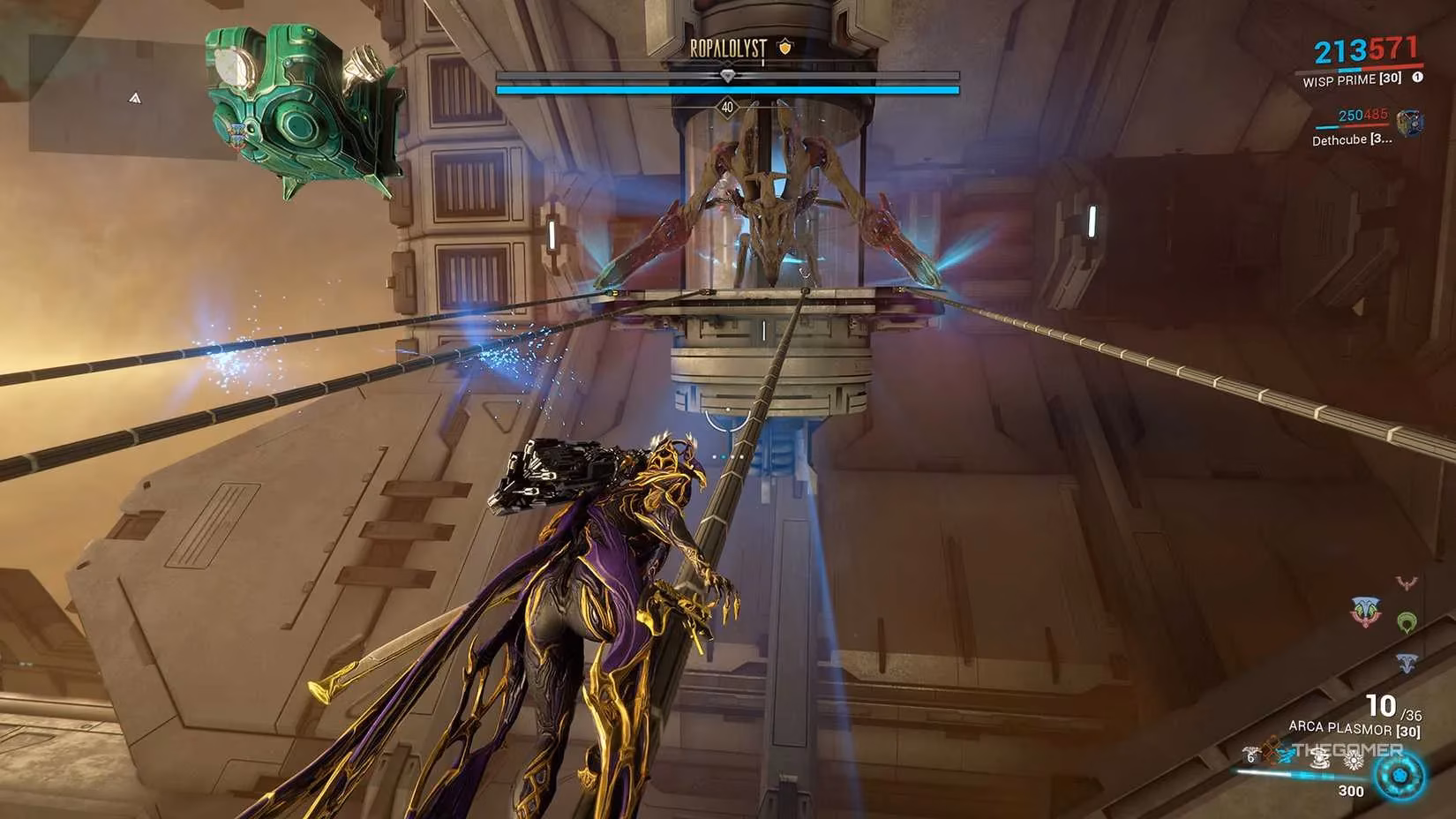Click the winged buff icon on right side
The height and width of the screenshot is (819, 1456).
(1407, 582)
